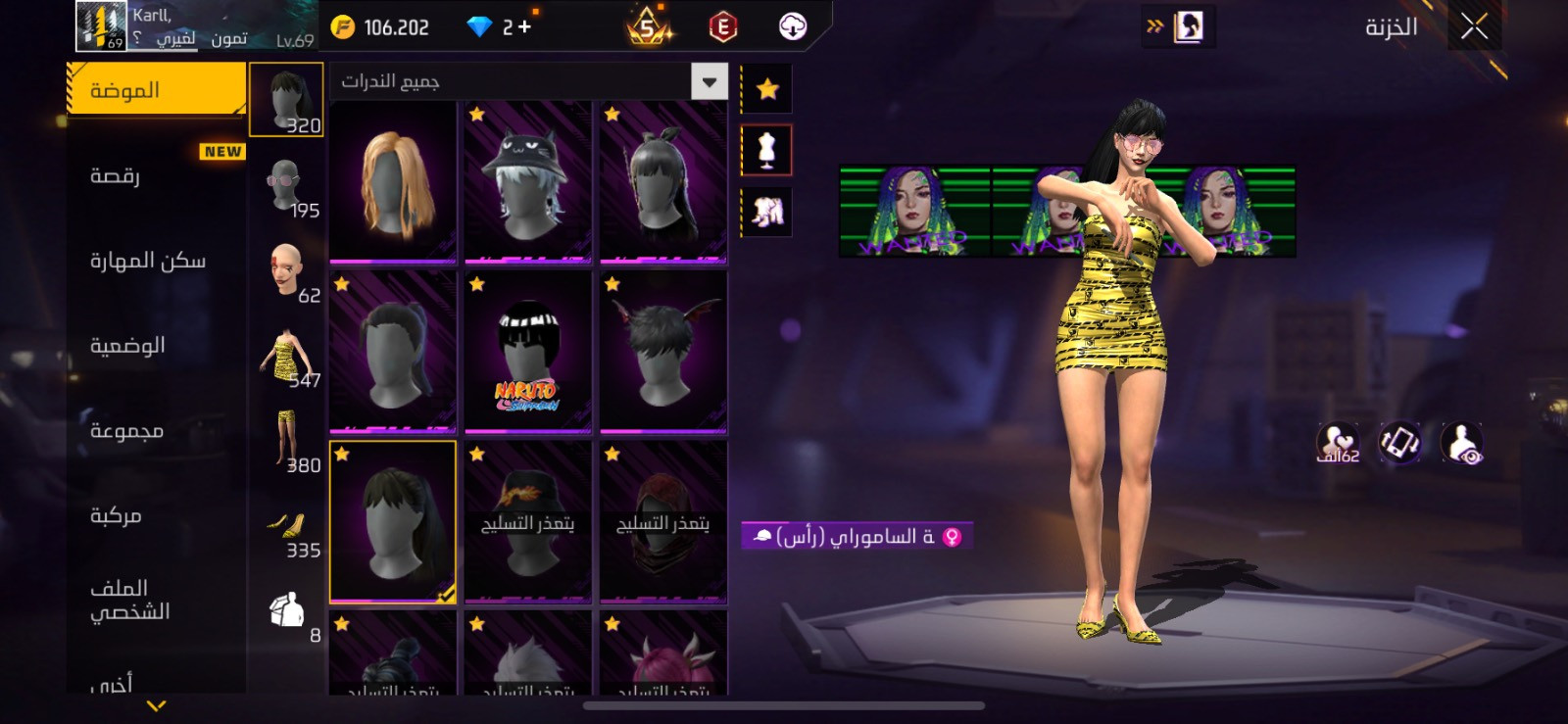Open the الموضة fashion tab

tap(155, 90)
